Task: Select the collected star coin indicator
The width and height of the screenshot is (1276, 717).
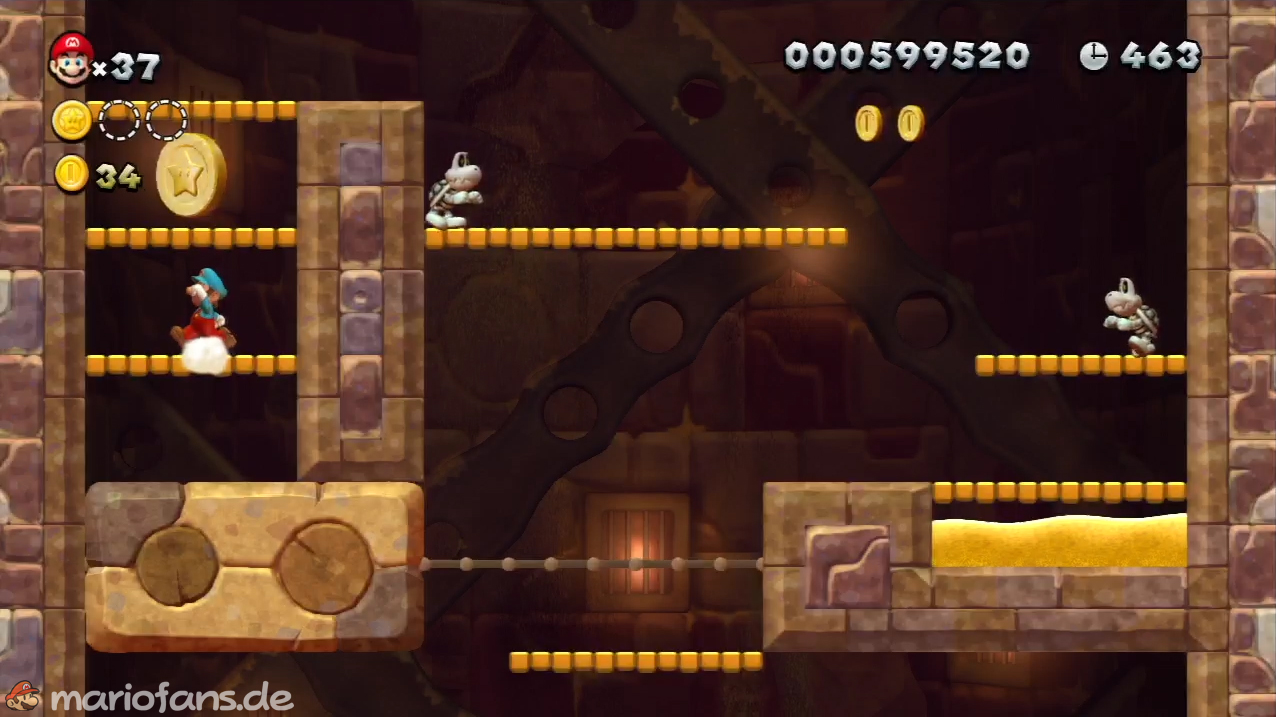Action: [x=72, y=121]
